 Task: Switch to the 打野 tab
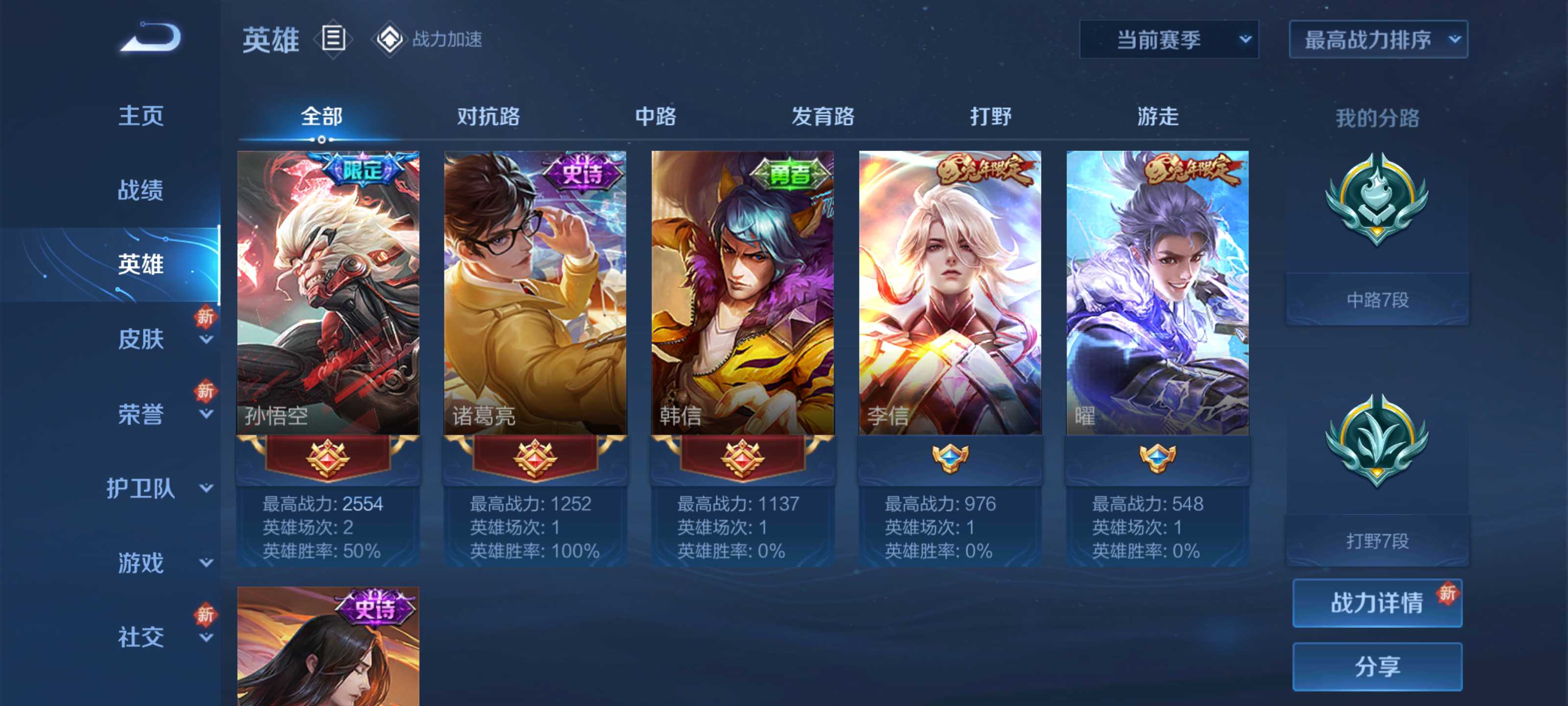(x=992, y=118)
